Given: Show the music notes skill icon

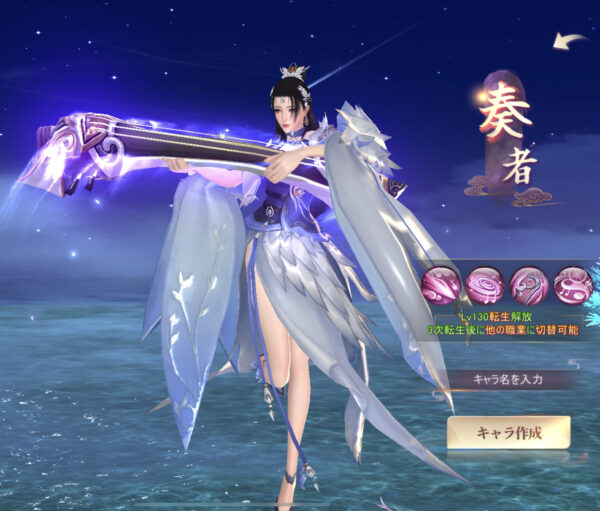Looking at the screenshot, I should click(x=573, y=285).
